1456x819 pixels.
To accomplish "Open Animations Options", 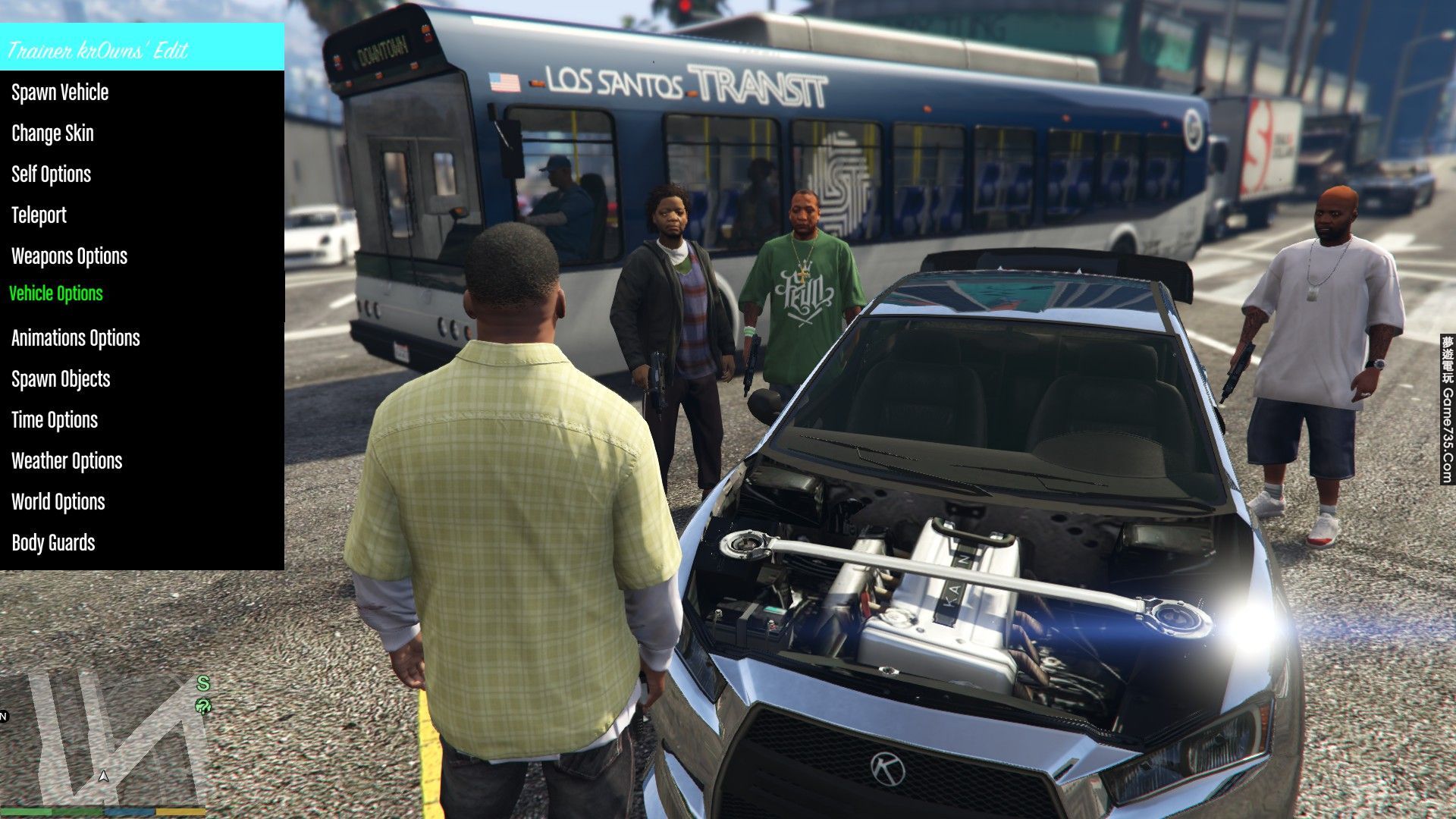I will pos(75,338).
